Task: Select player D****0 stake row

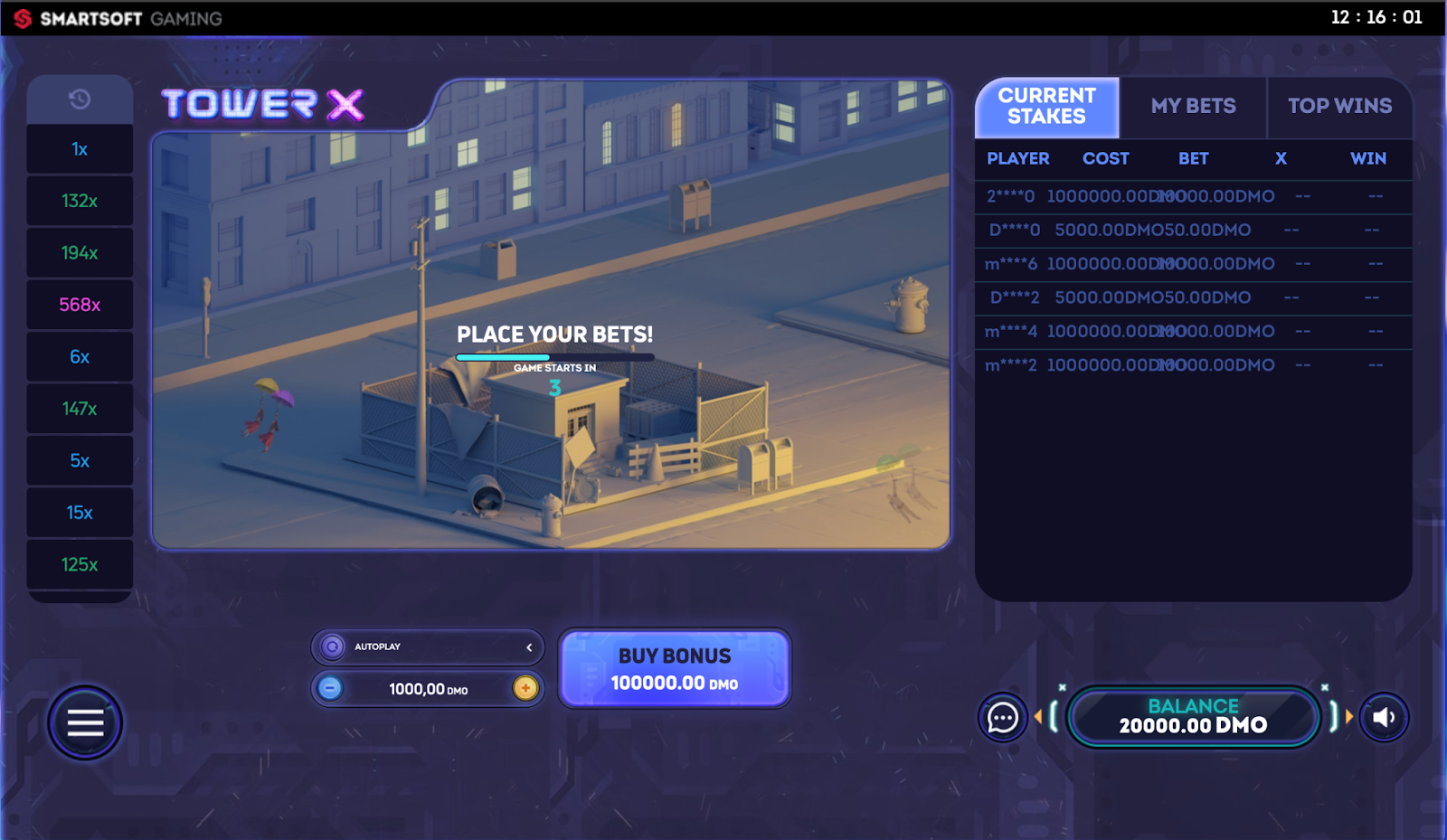Action: pyautogui.click(x=1193, y=231)
